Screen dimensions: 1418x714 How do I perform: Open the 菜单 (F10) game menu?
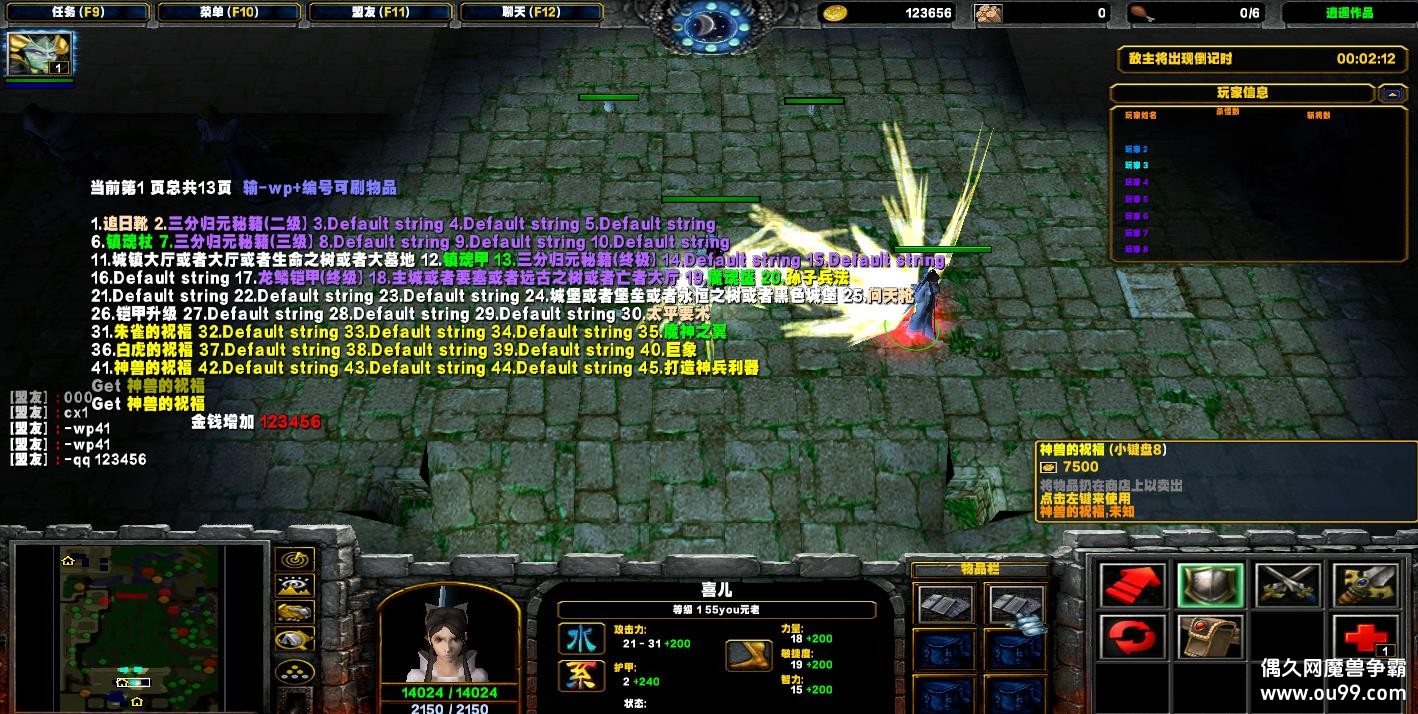(x=229, y=12)
